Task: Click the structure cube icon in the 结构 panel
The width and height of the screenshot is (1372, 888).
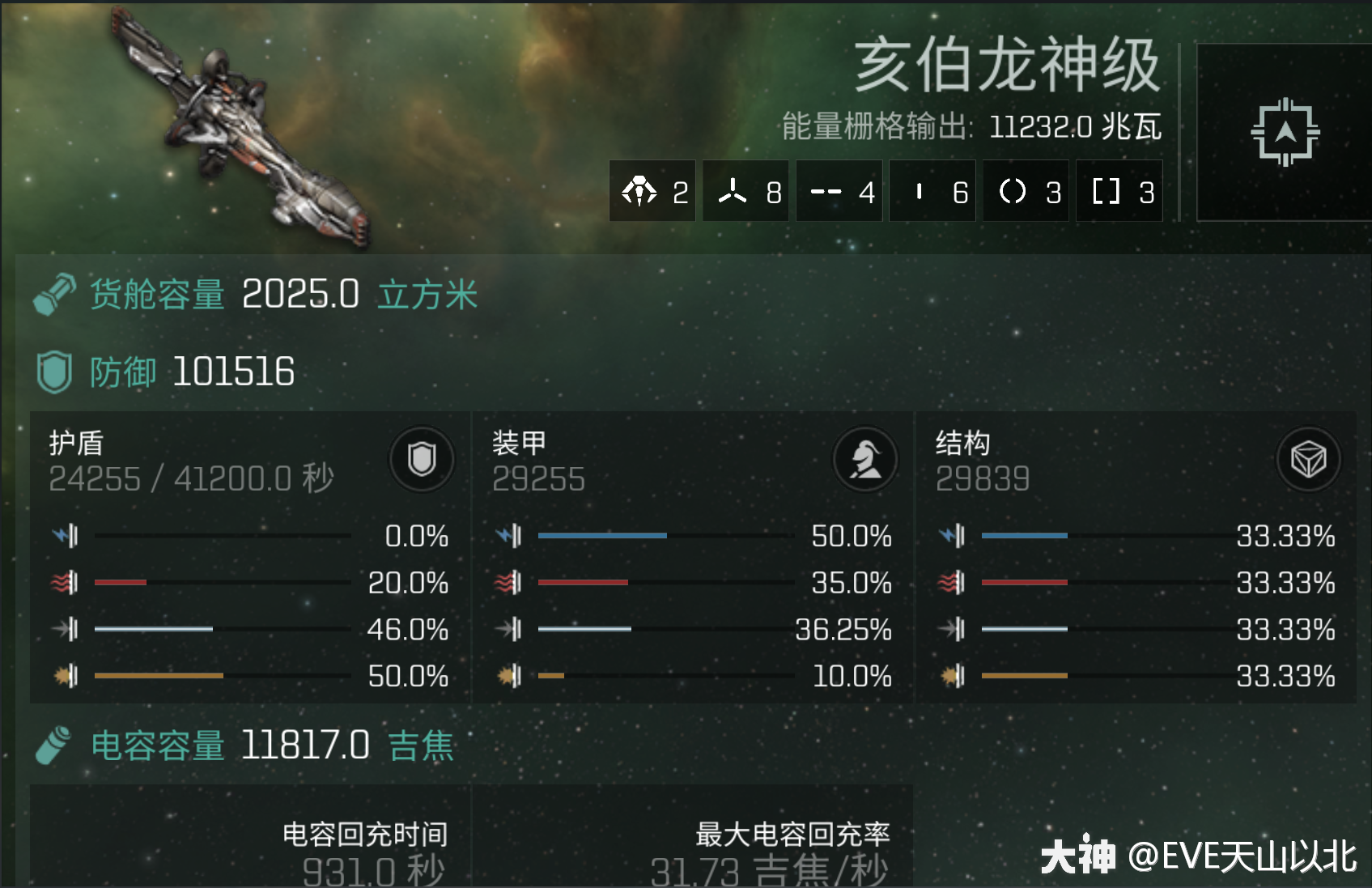Action: point(1308,459)
